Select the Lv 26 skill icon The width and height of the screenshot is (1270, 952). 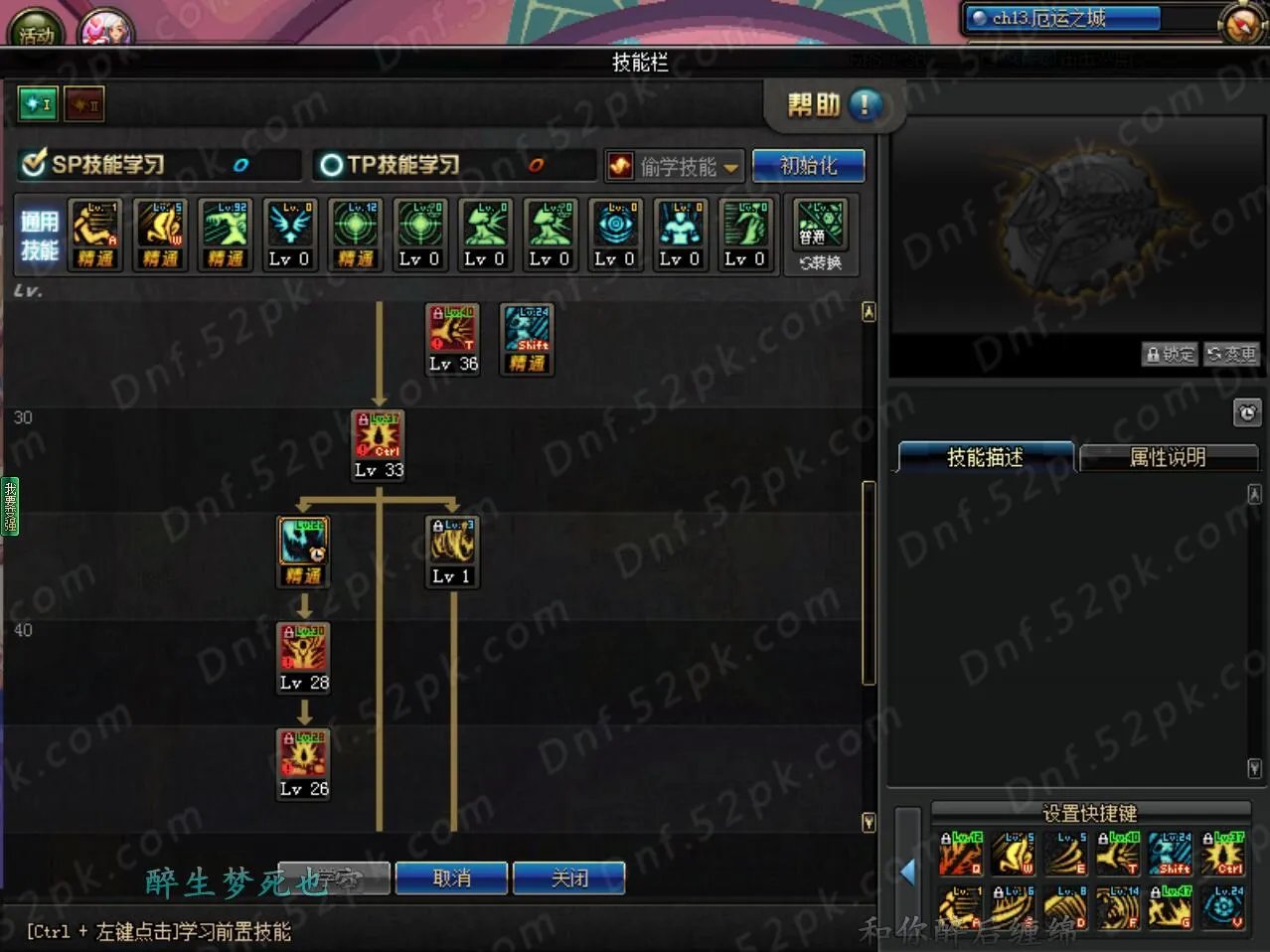304,754
